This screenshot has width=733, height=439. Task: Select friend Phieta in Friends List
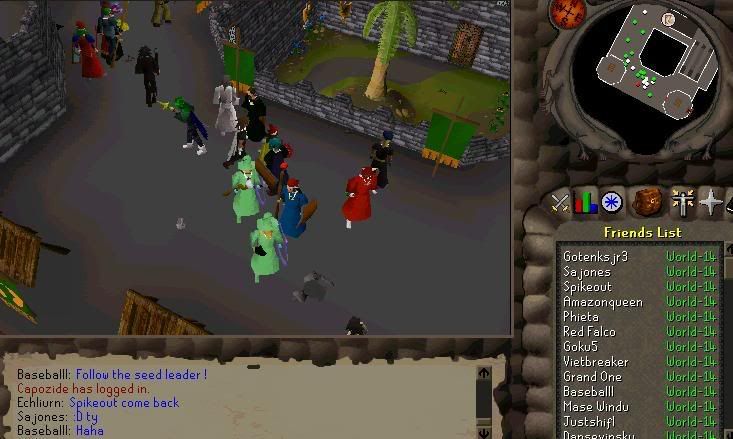coord(582,317)
